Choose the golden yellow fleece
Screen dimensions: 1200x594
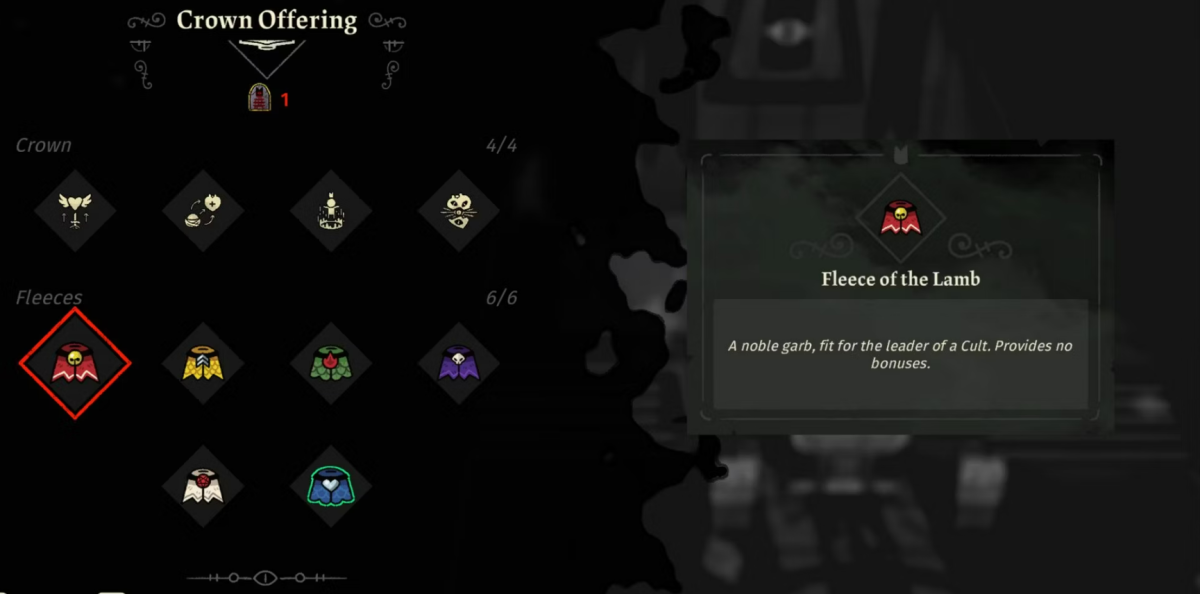pos(203,363)
